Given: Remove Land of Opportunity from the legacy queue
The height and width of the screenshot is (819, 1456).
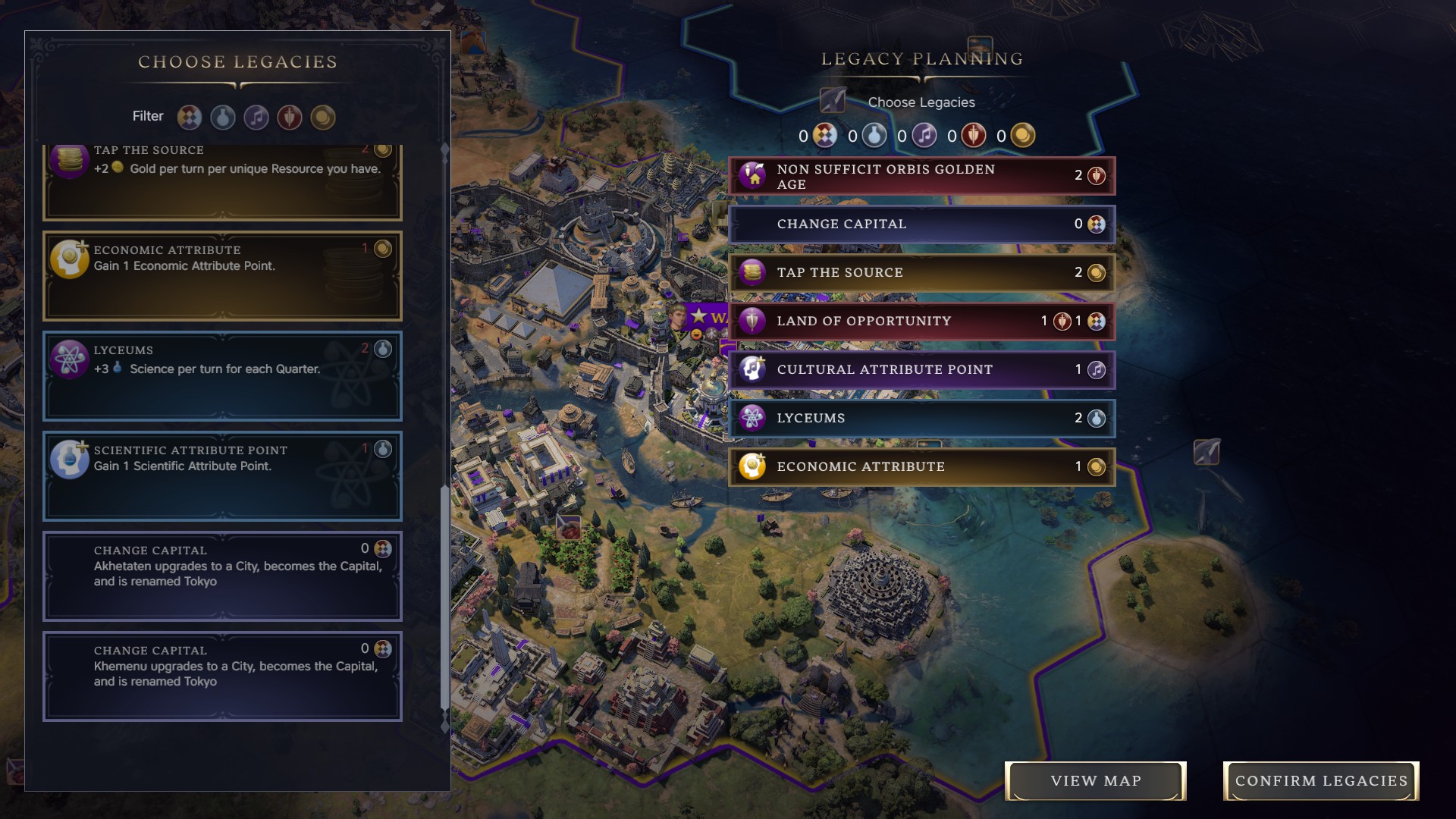Looking at the screenshot, I should (x=920, y=321).
